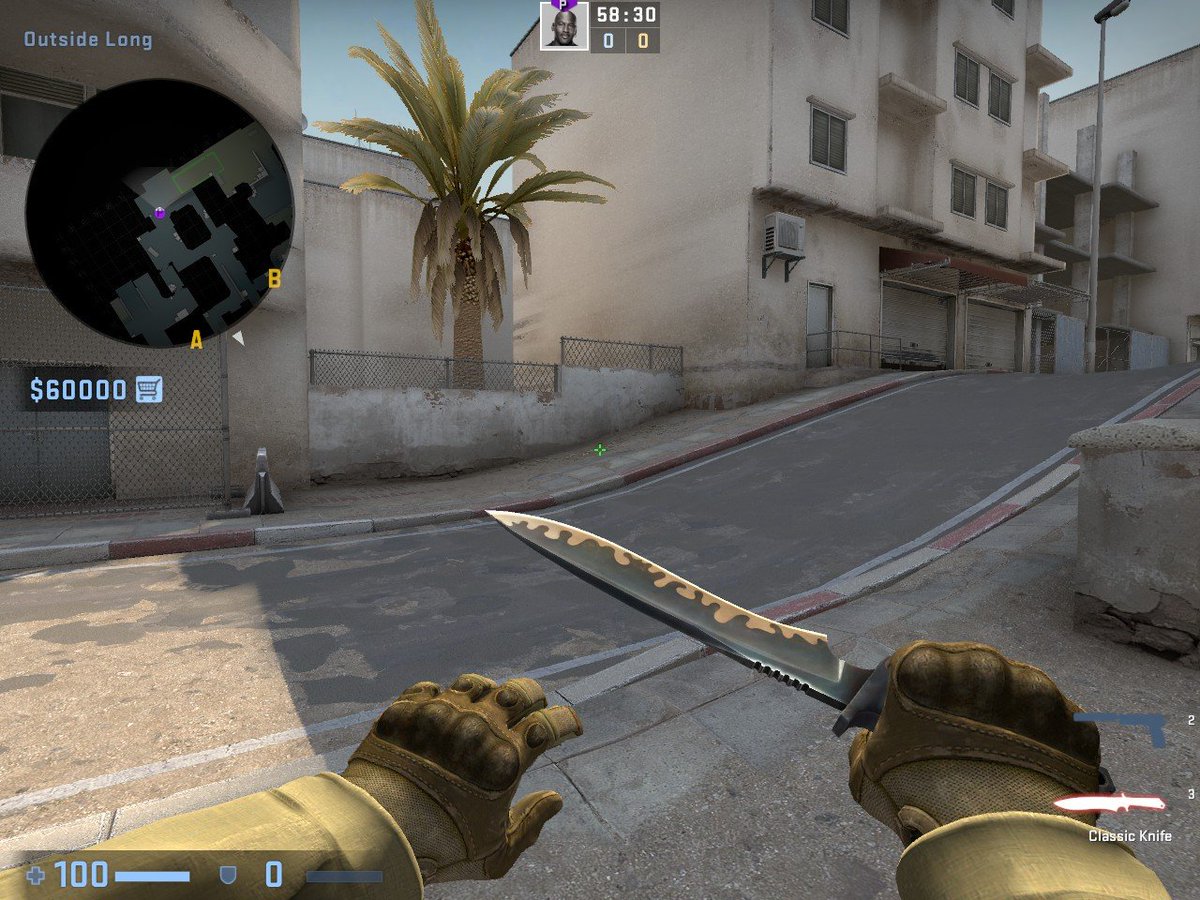
Task: Open the buy menu cart icon
Action: click(149, 389)
